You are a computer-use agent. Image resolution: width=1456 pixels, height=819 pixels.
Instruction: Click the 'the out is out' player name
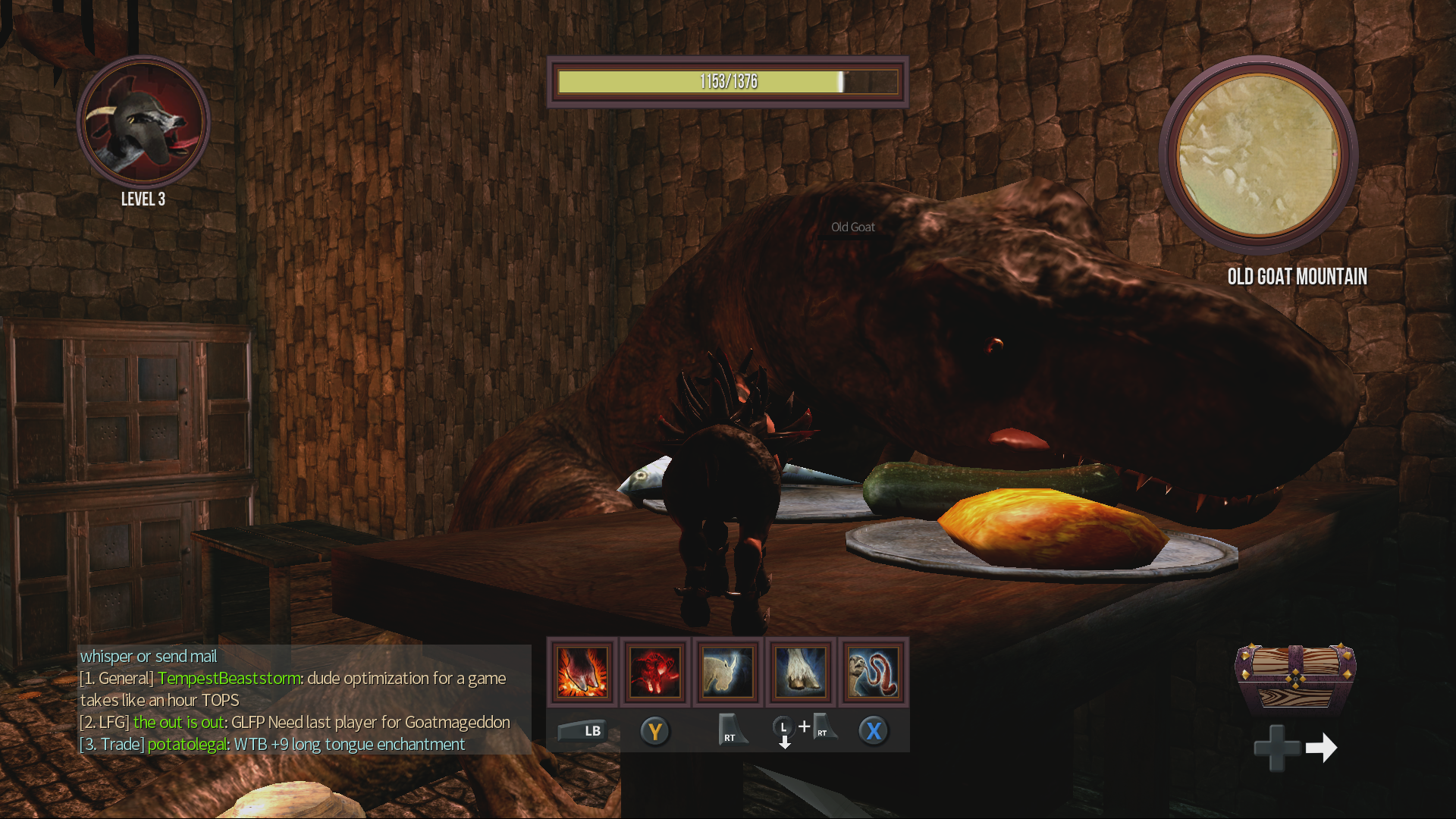point(178,723)
